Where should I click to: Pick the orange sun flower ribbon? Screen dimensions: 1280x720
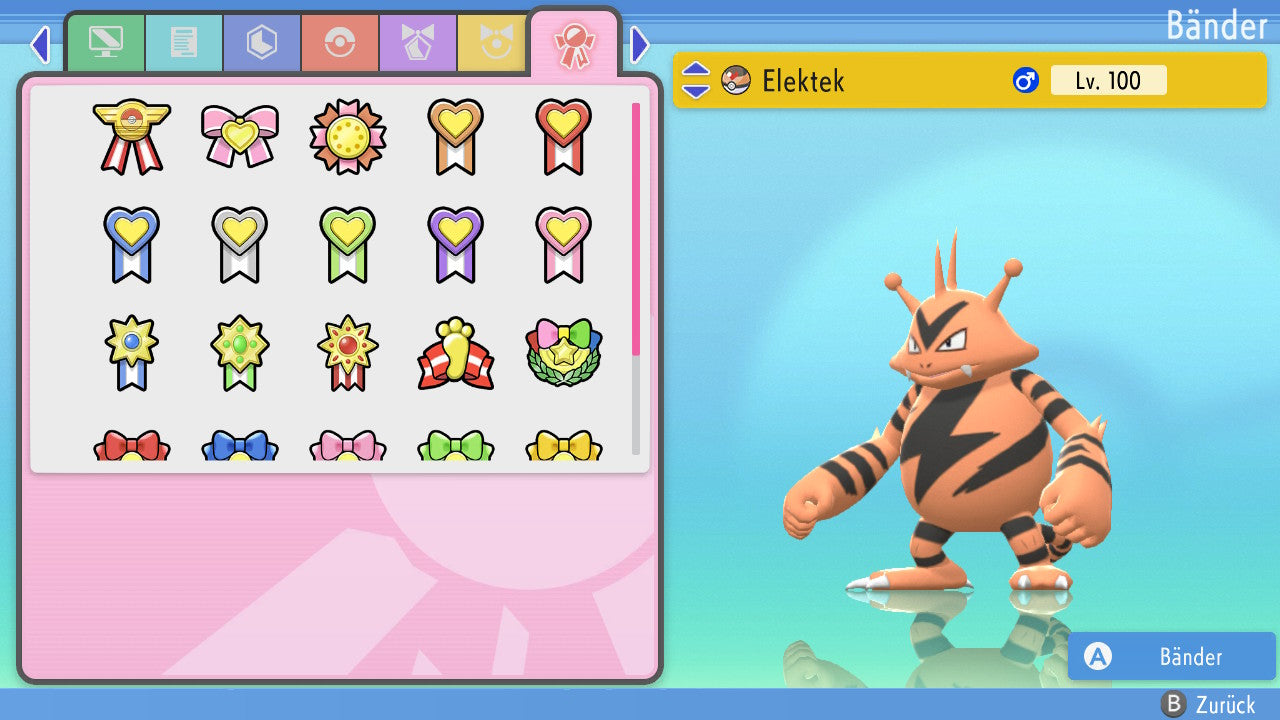pos(348,136)
